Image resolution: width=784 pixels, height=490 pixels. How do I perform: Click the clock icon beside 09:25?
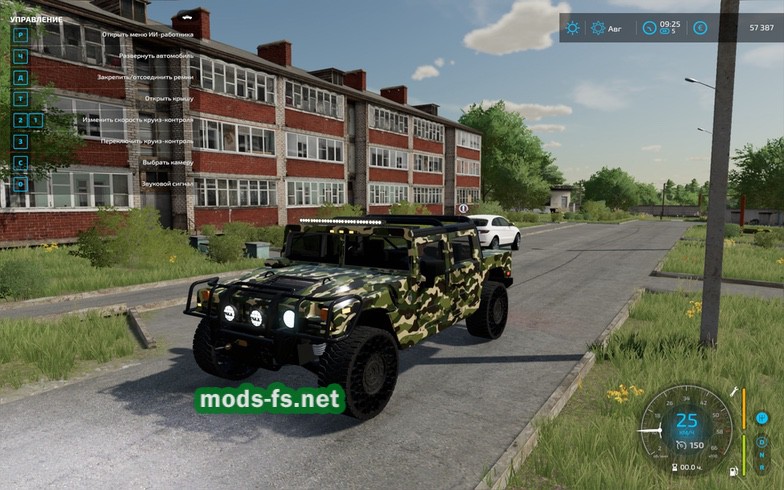(x=650, y=28)
